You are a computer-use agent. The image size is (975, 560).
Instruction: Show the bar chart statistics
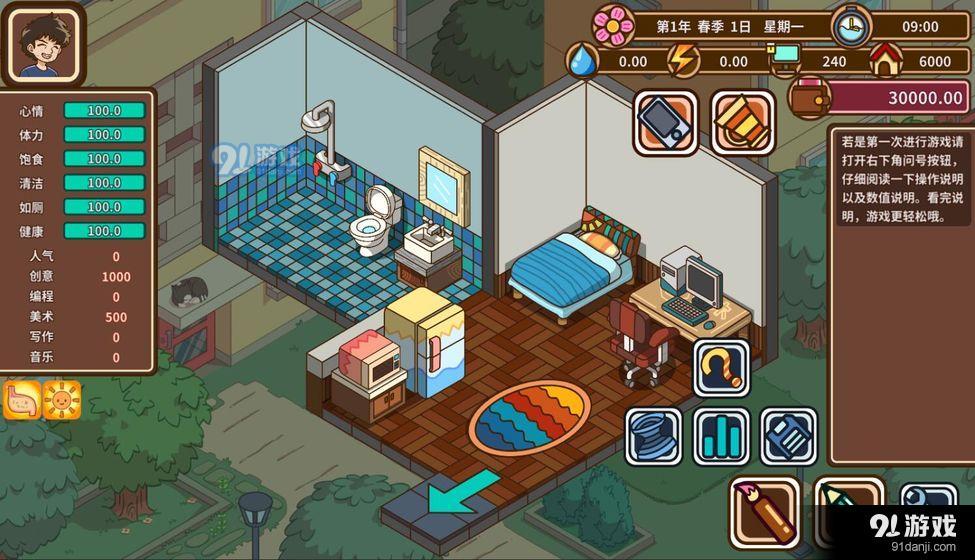722,436
